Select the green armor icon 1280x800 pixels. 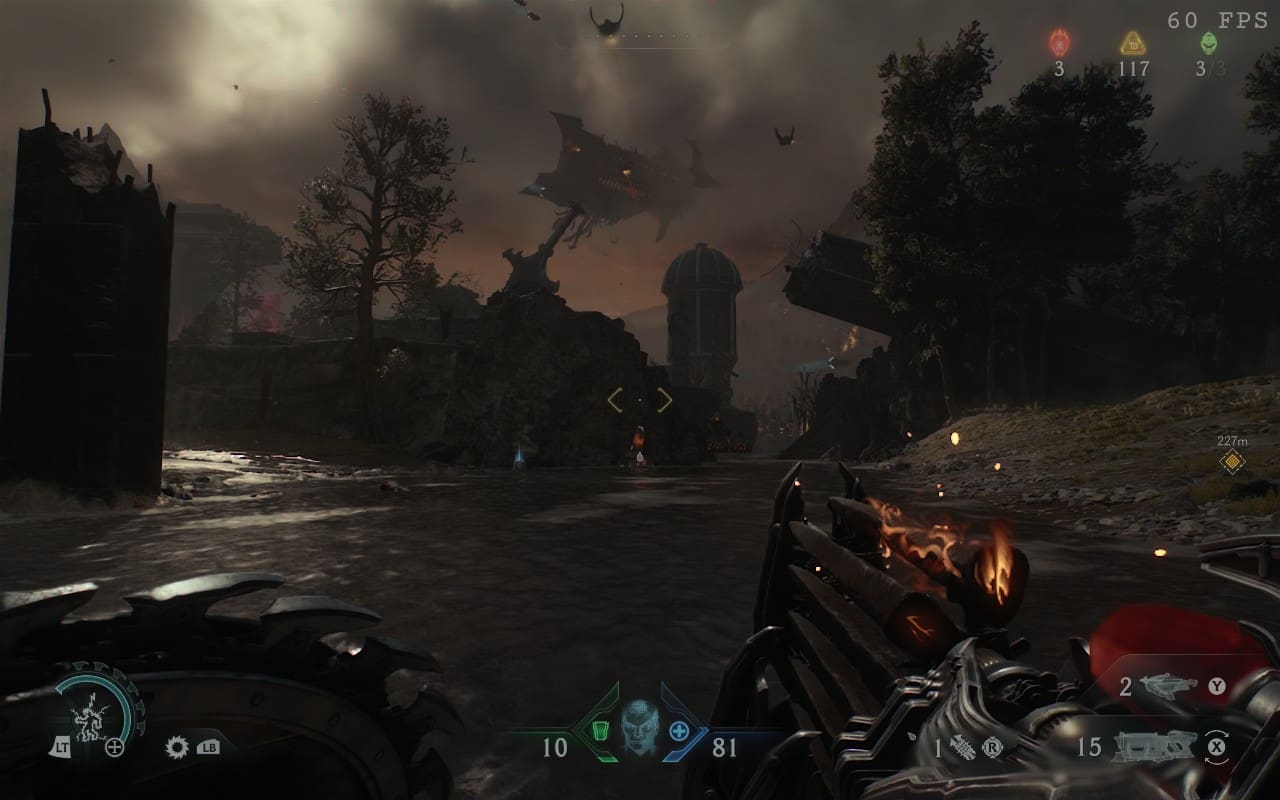pyautogui.click(x=601, y=731)
